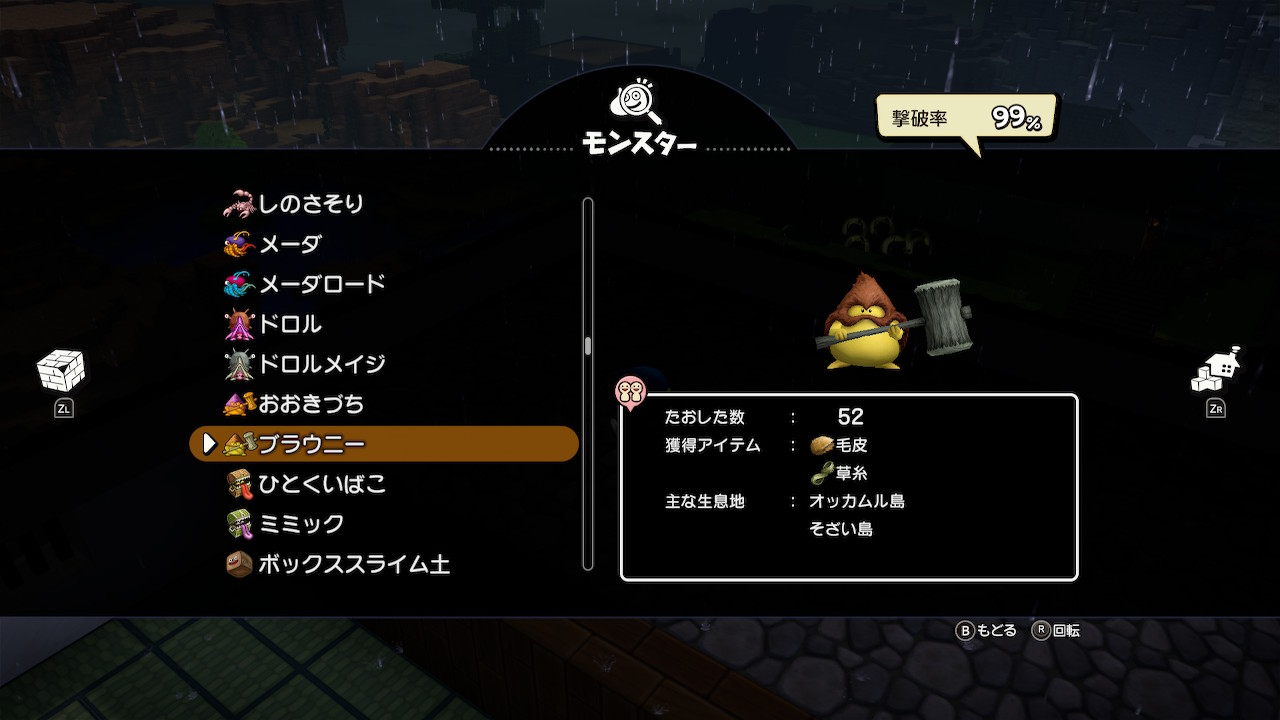Image resolution: width=1280 pixels, height=720 pixels.
Task: Select the highlighted ブラウニー row
Action: coord(384,444)
